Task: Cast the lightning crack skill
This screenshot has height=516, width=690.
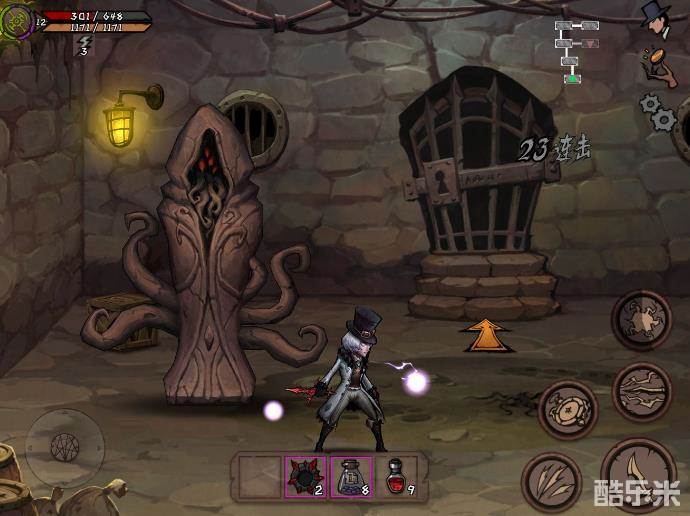Action: 640,390
